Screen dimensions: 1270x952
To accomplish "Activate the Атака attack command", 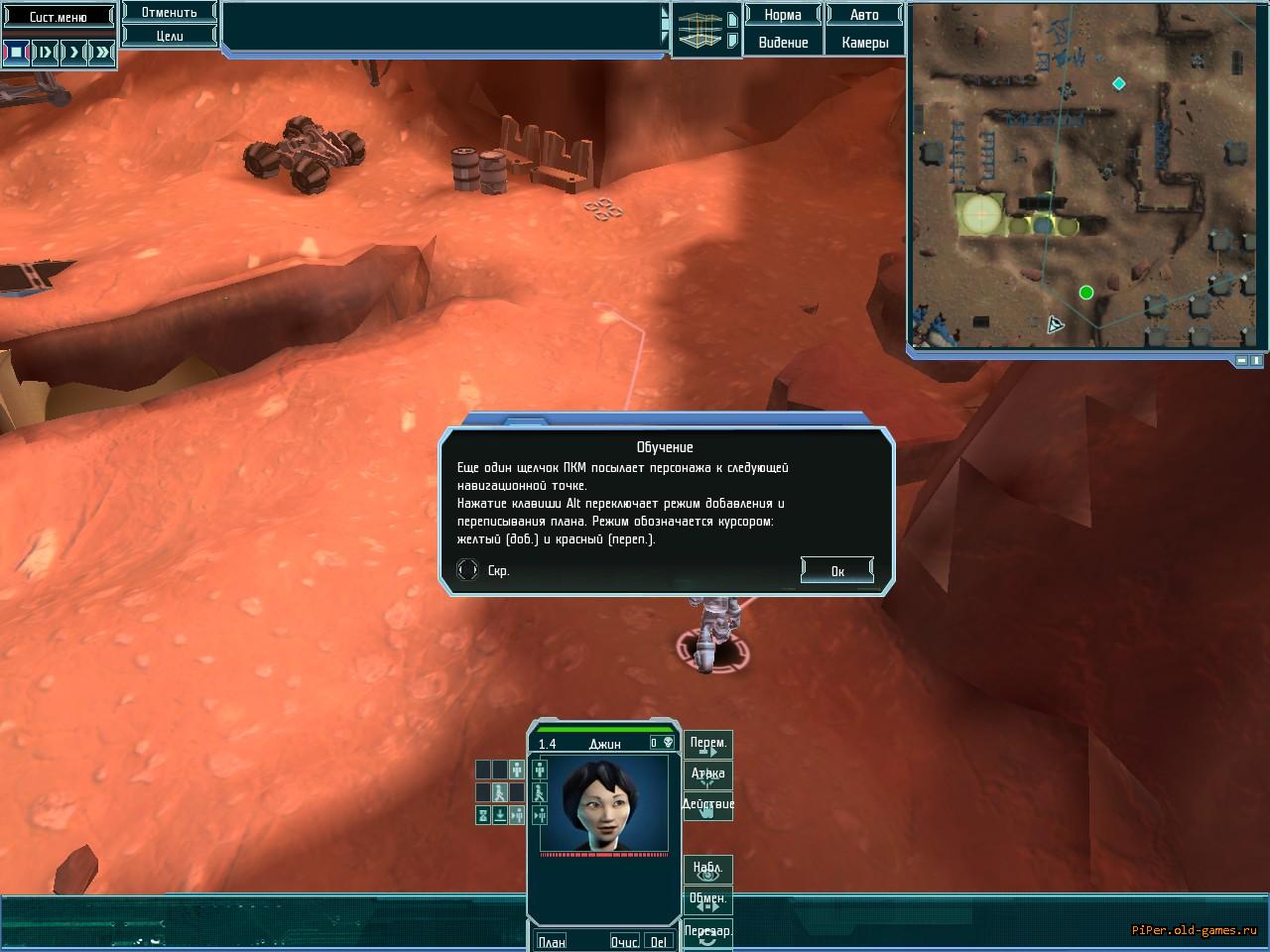I will [x=708, y=774].
